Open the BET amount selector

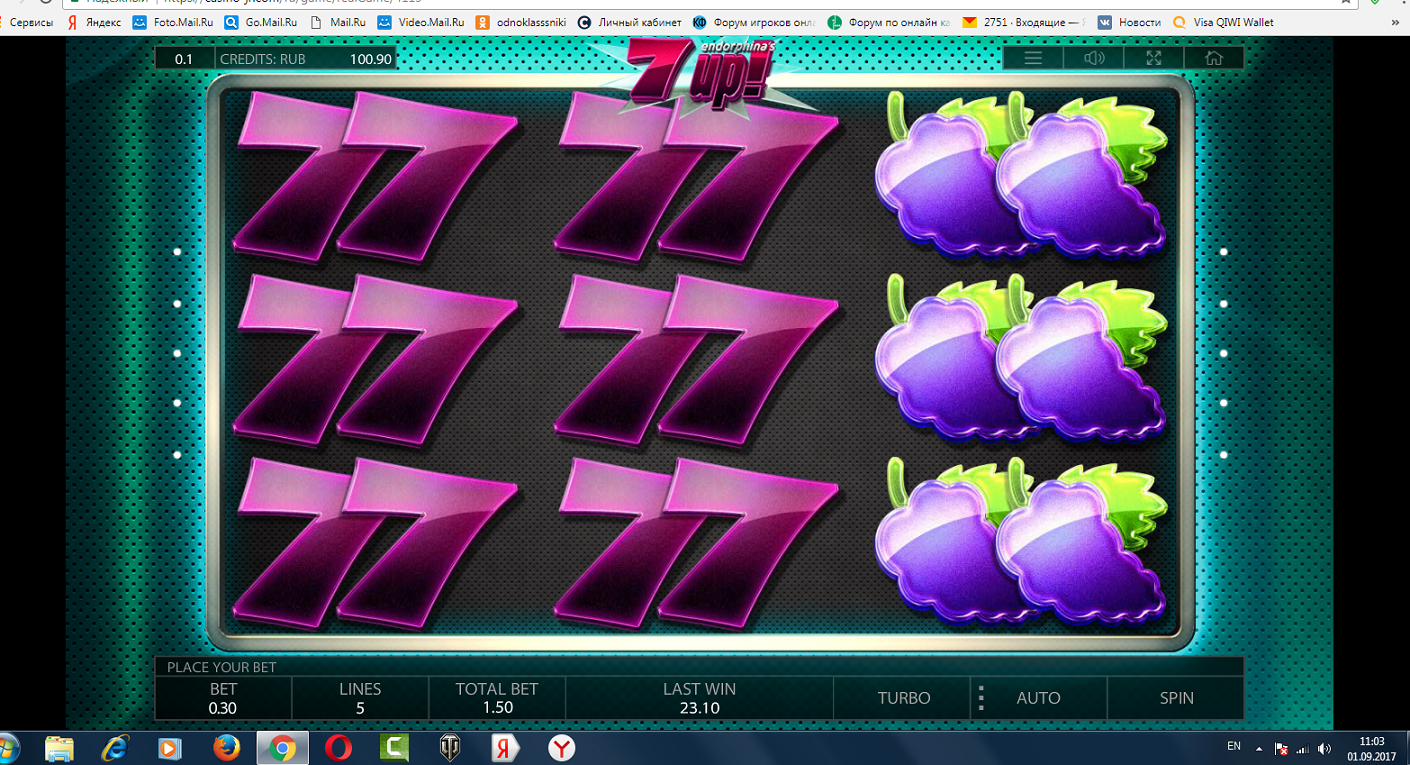pos(222,697)
